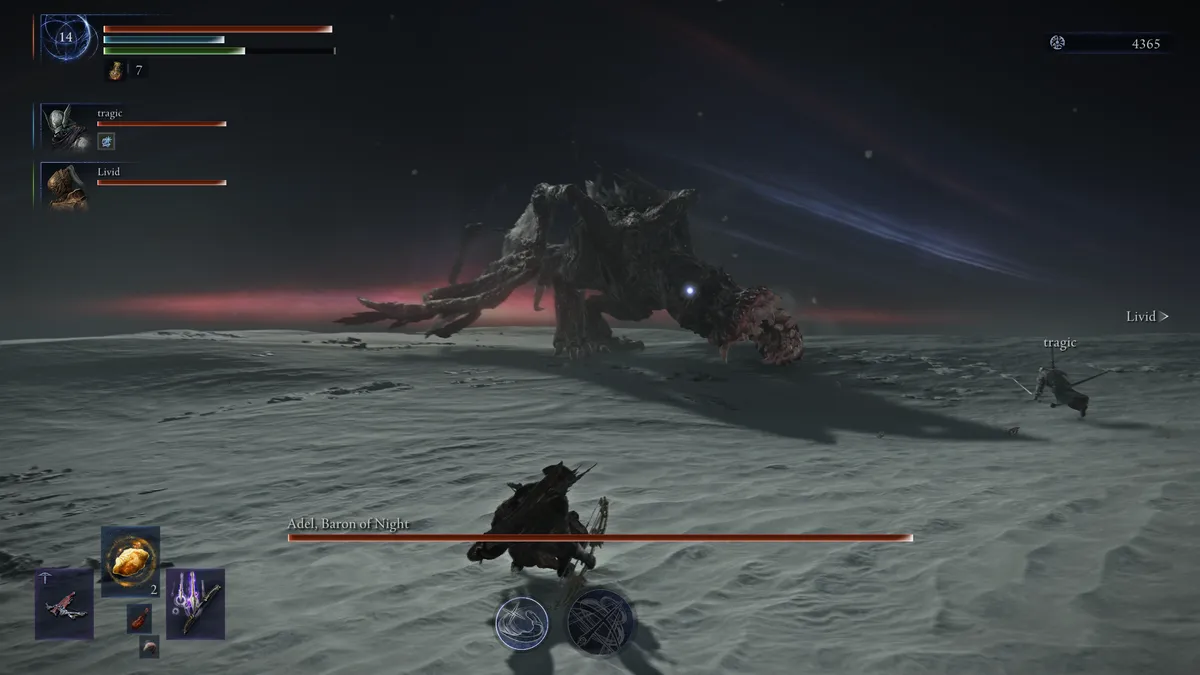The image size is (1200, 675).
Task: Click the flask icon beside the 7
Action: click(116, 70)
